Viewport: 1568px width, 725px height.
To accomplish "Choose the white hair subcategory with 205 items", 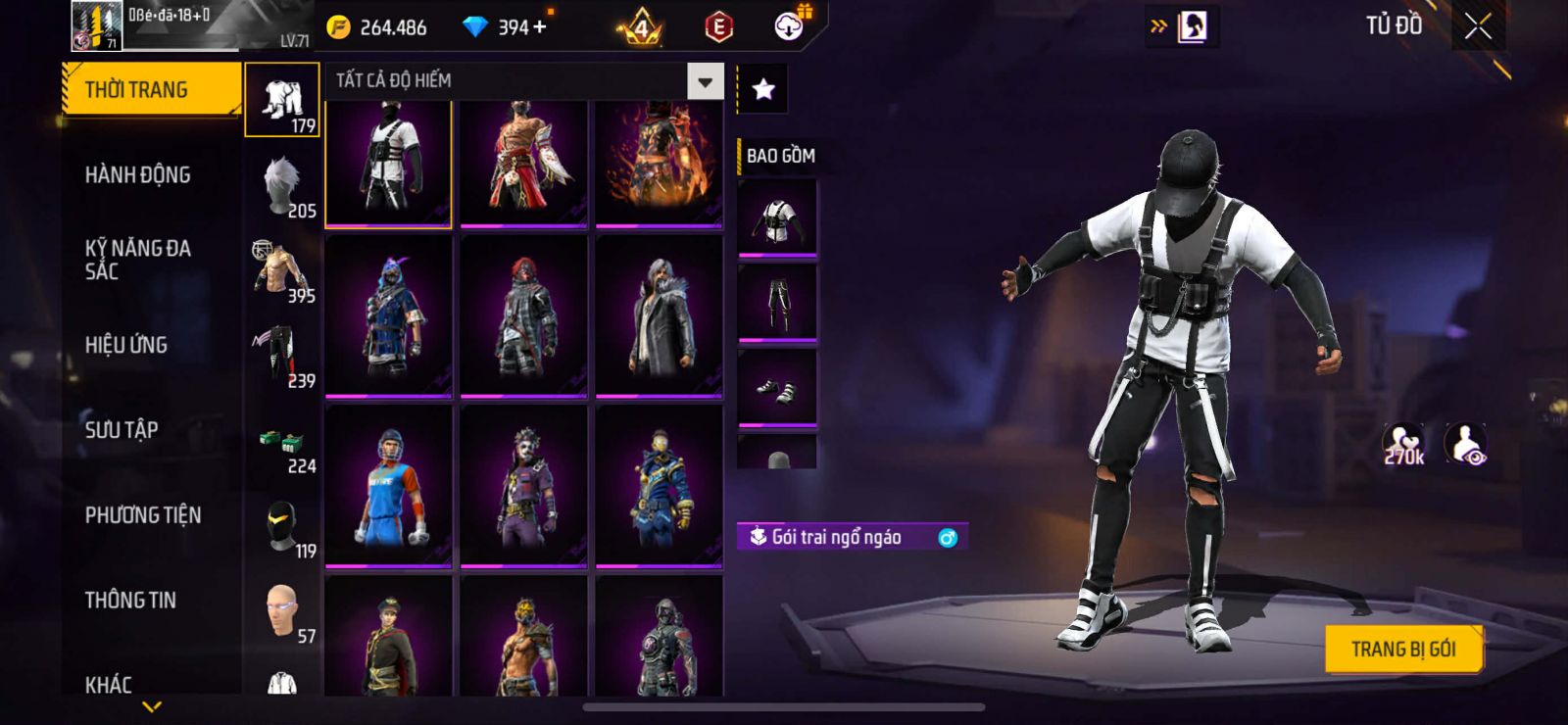I will (x=282, y=185).
